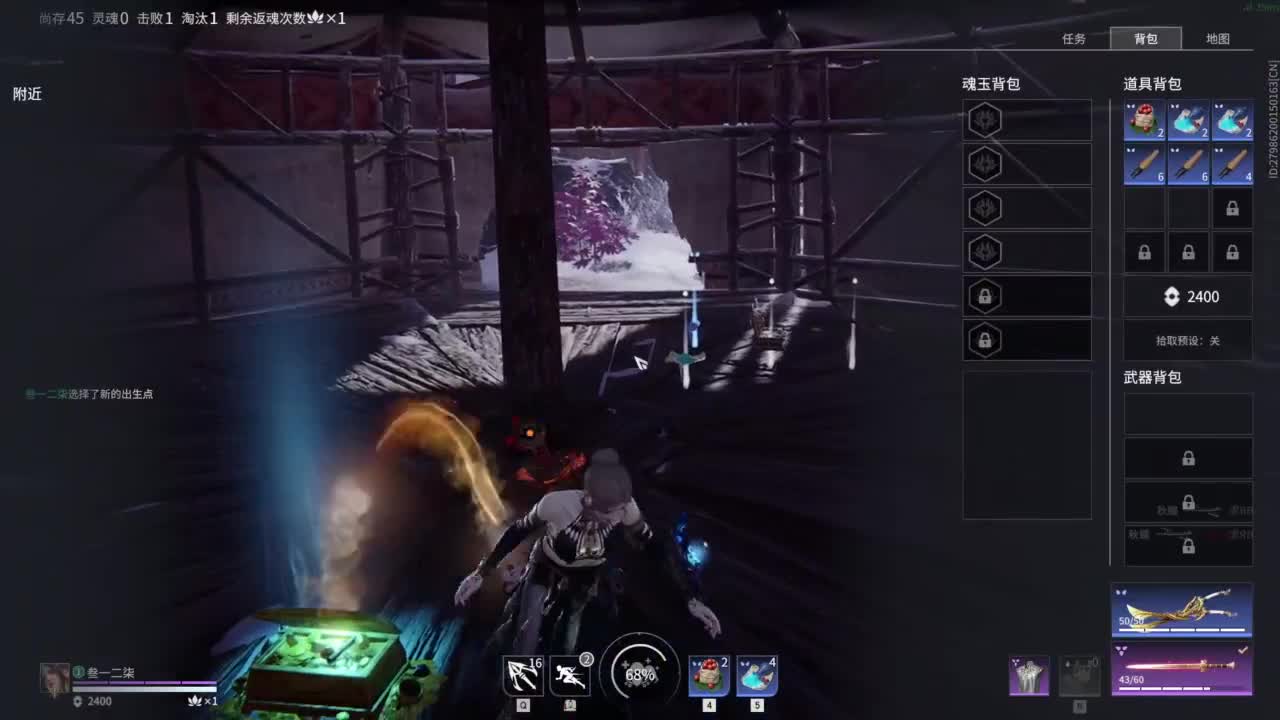Click the 2400 currency button in the backpack
The height and width of the screenshot is (720, 1280).
pos(1188,296)
